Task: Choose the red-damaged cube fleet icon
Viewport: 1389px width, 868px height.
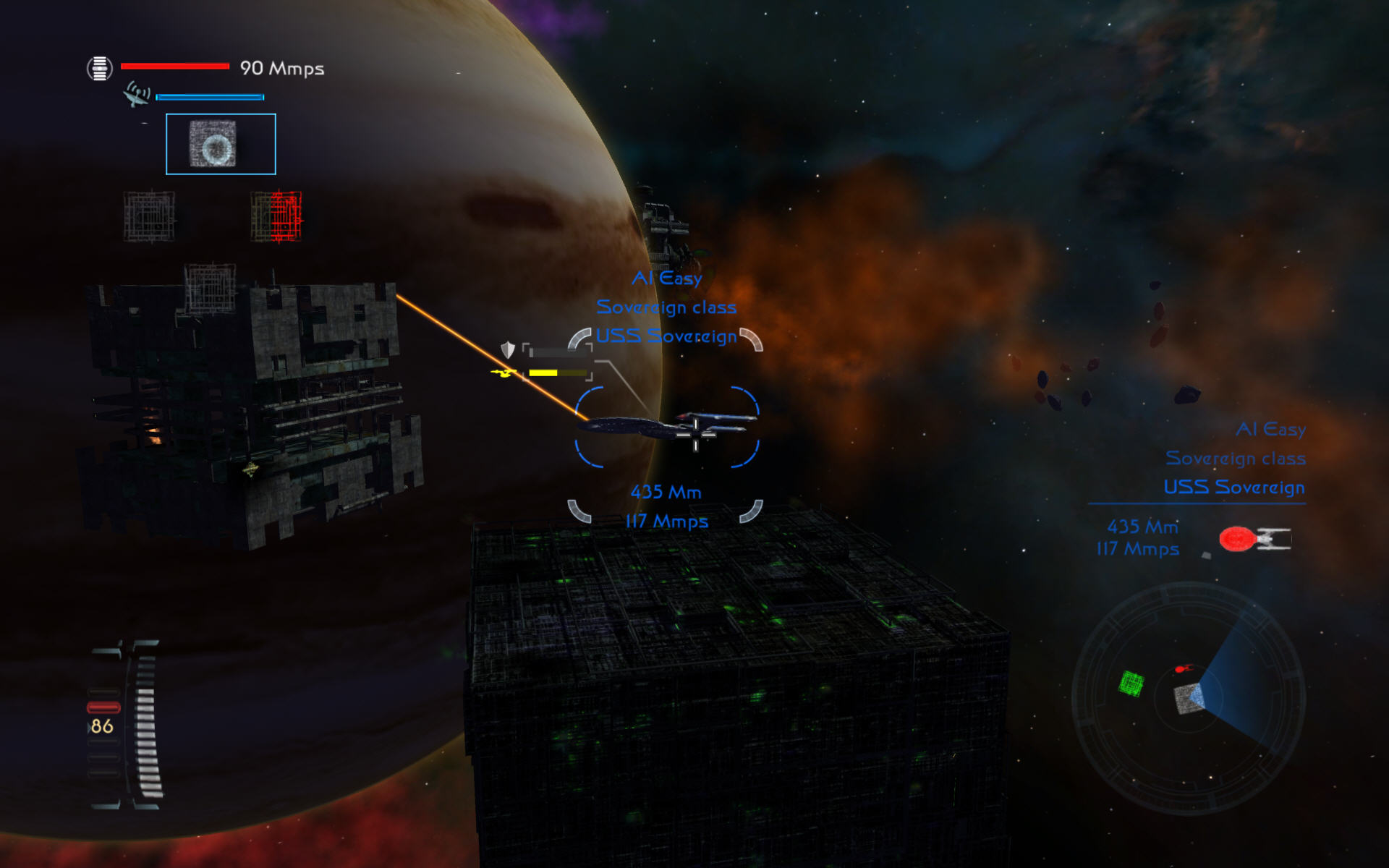Action: coord(276,216)
